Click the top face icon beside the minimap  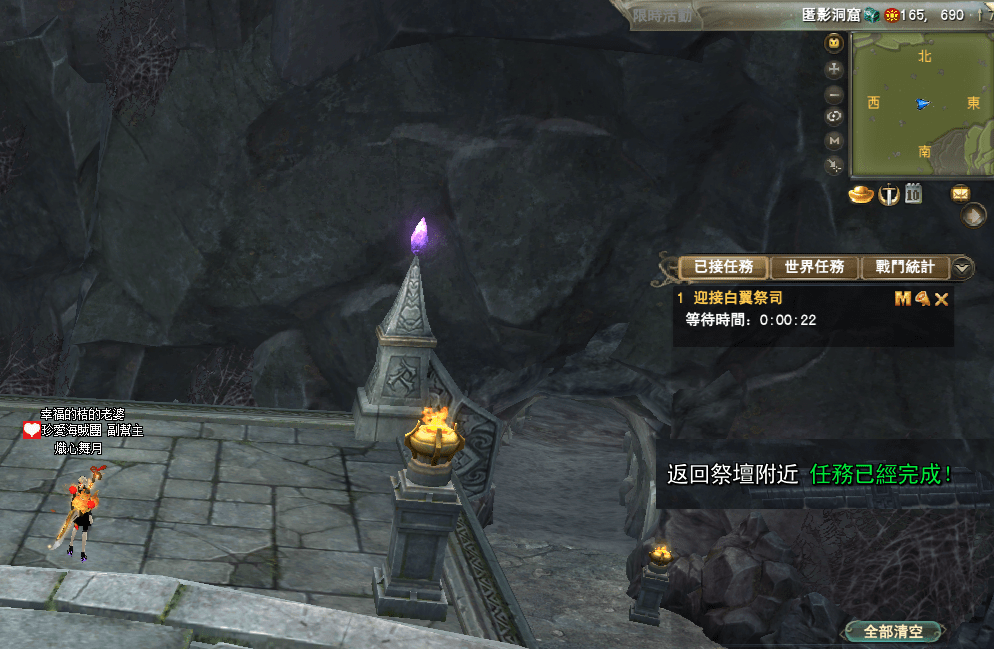(x=834, y=43)
